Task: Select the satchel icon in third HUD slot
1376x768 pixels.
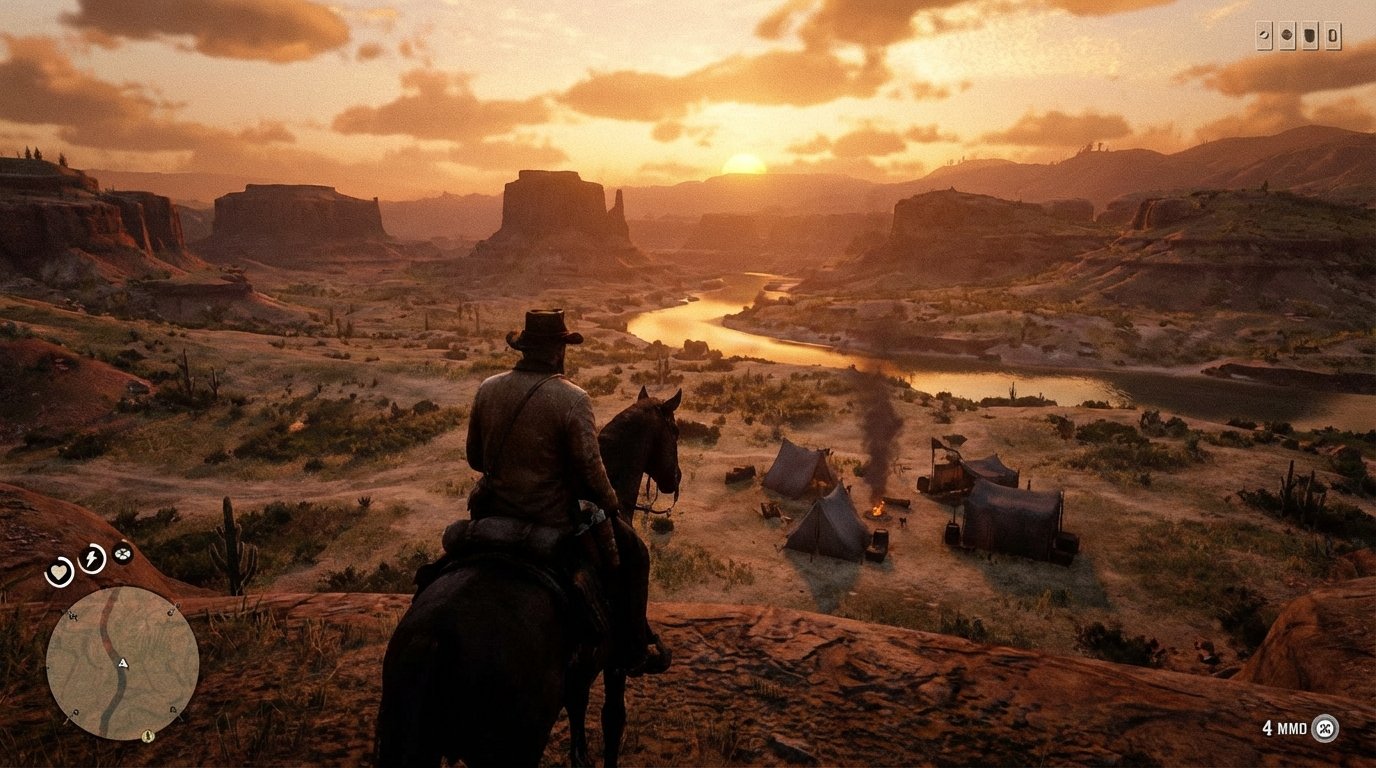Action: point(1310,35)
